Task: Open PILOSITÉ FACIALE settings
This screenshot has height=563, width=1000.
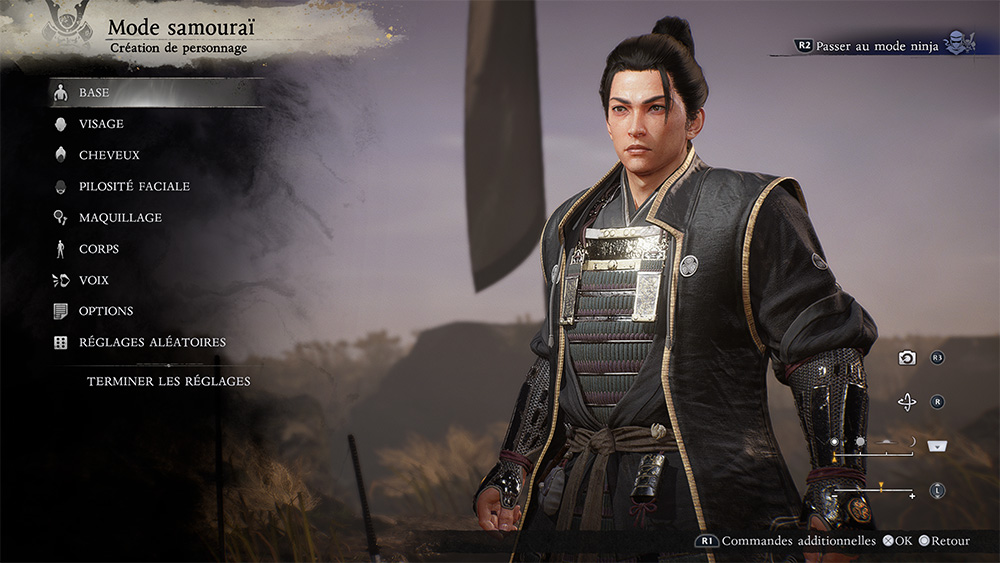Action: (134, 186)
